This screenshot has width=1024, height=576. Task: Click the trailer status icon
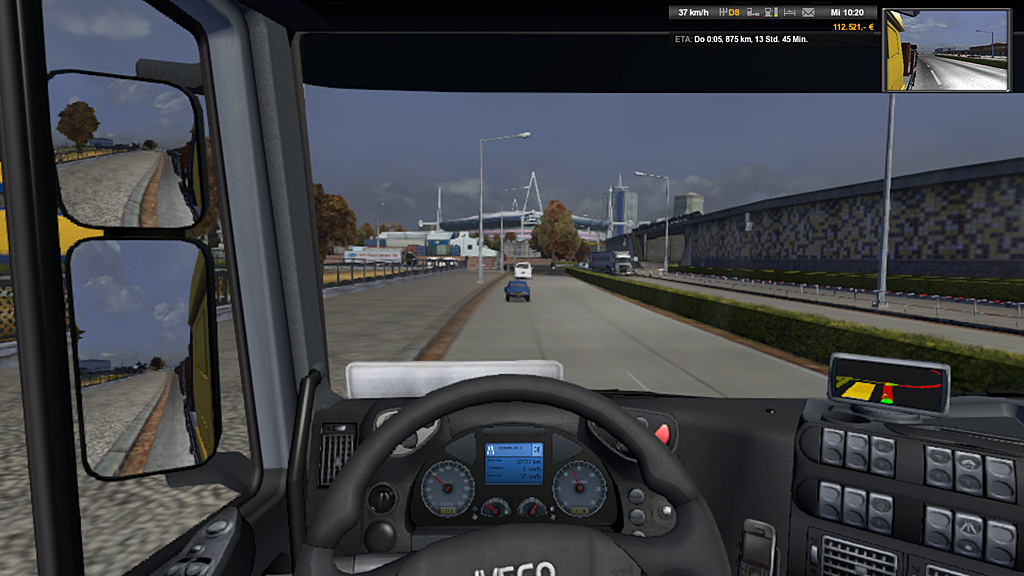coord(754,13)
